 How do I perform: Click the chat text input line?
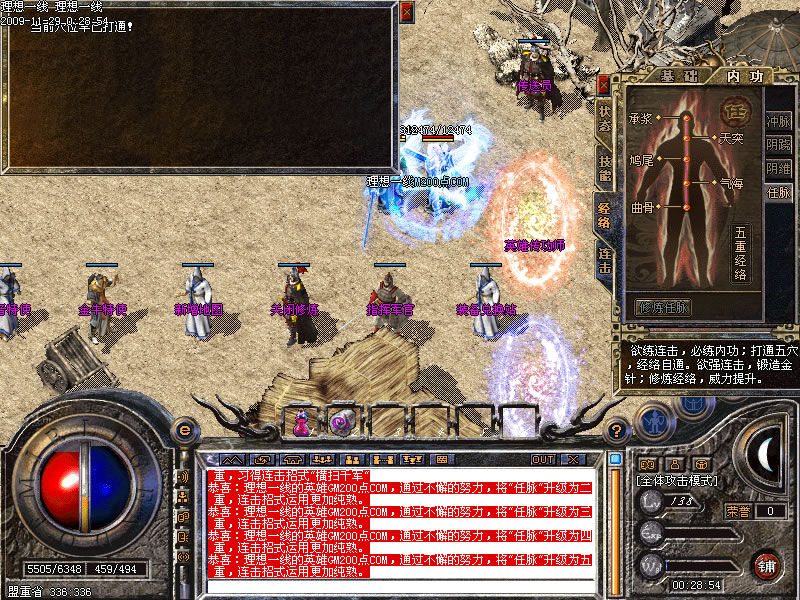pyautogui.click(x=398, y=585)
